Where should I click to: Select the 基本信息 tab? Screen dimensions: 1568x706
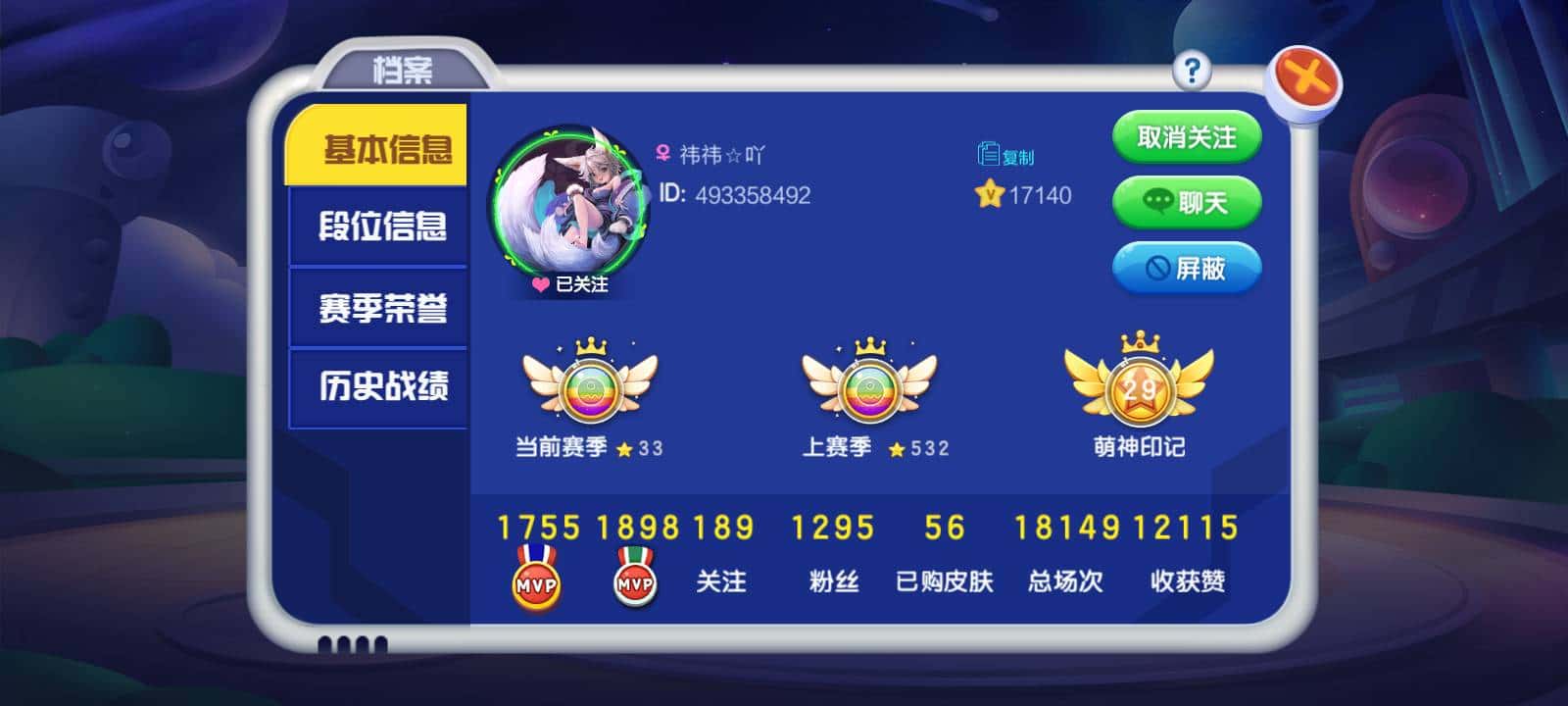coord(380,147)
